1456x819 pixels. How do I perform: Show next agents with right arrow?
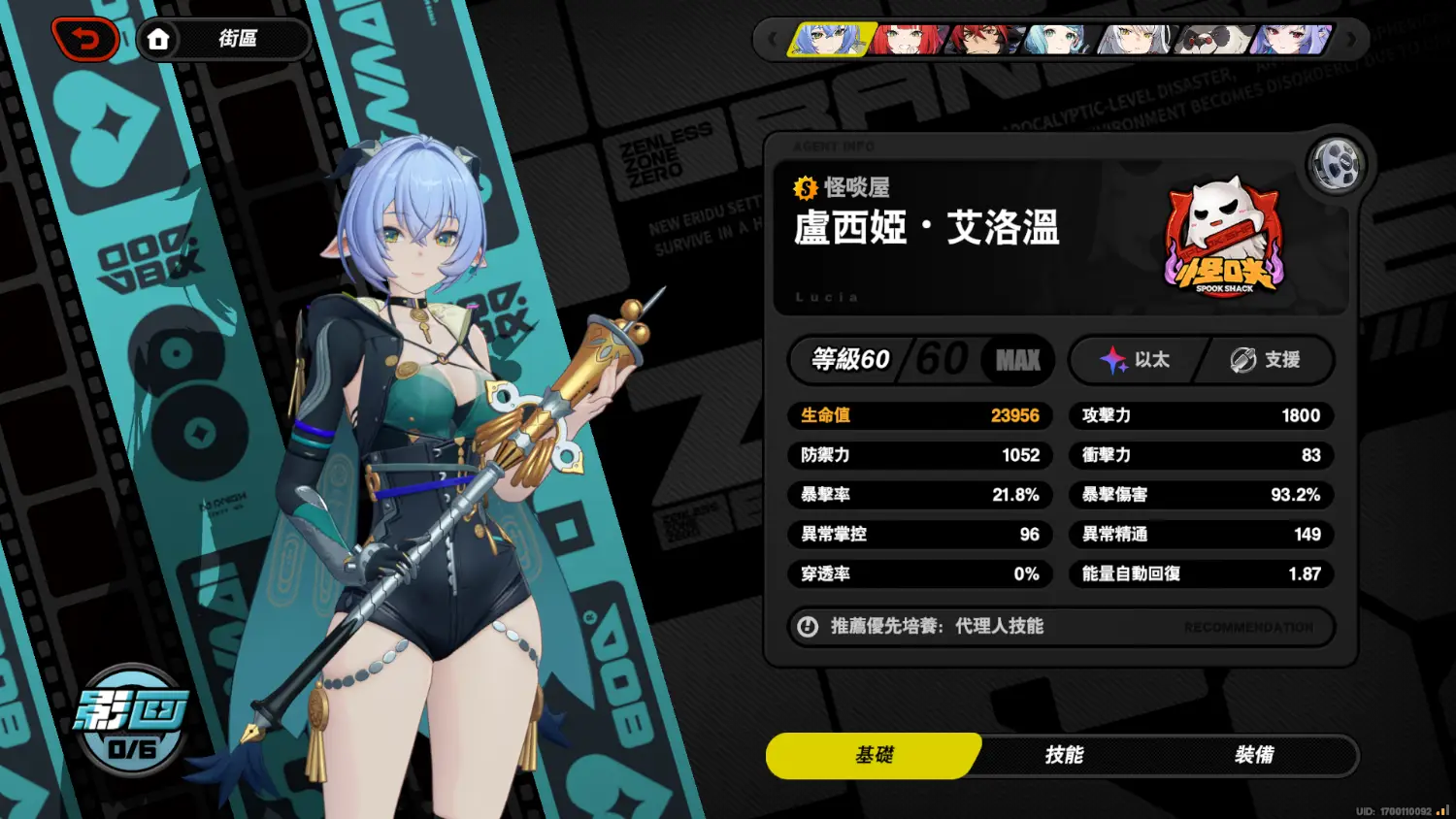pyautogui.click(x=1351, y=40)
